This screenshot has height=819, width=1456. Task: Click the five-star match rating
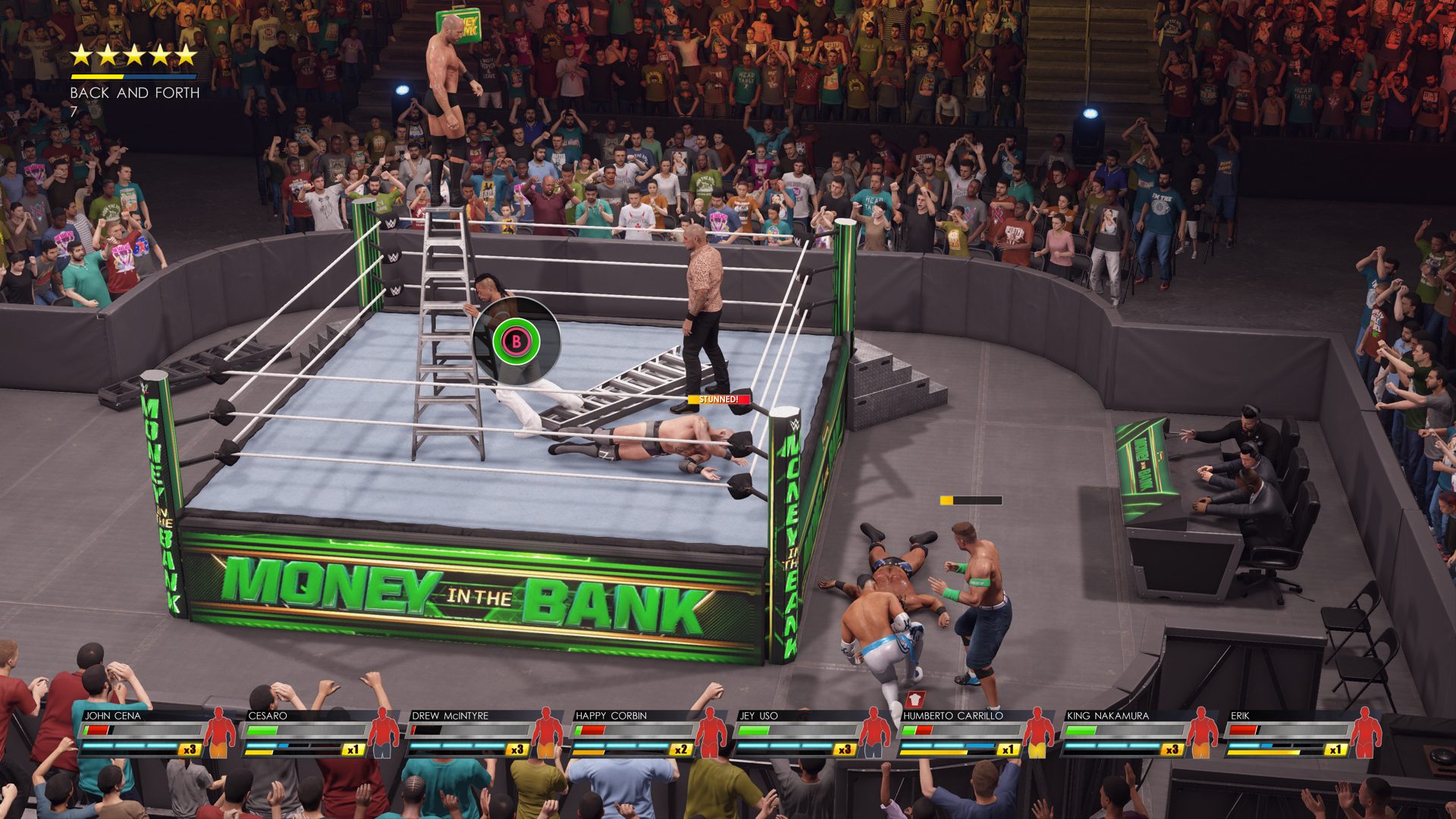[133, 55]
